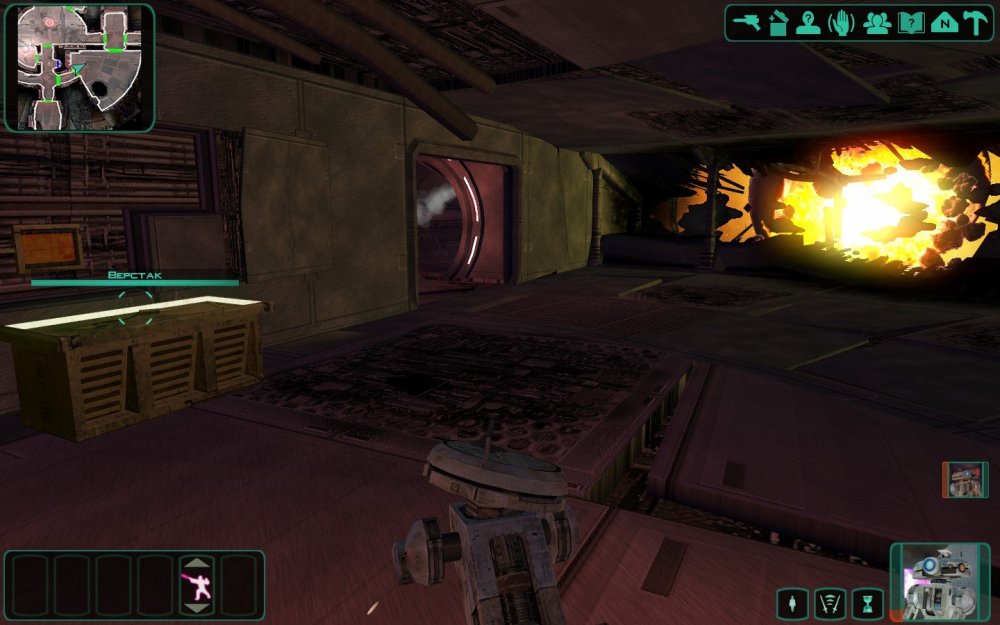This screenshot has width=1000, height=625.
Task: Select the large droid leader portrait
Action: 940,583
